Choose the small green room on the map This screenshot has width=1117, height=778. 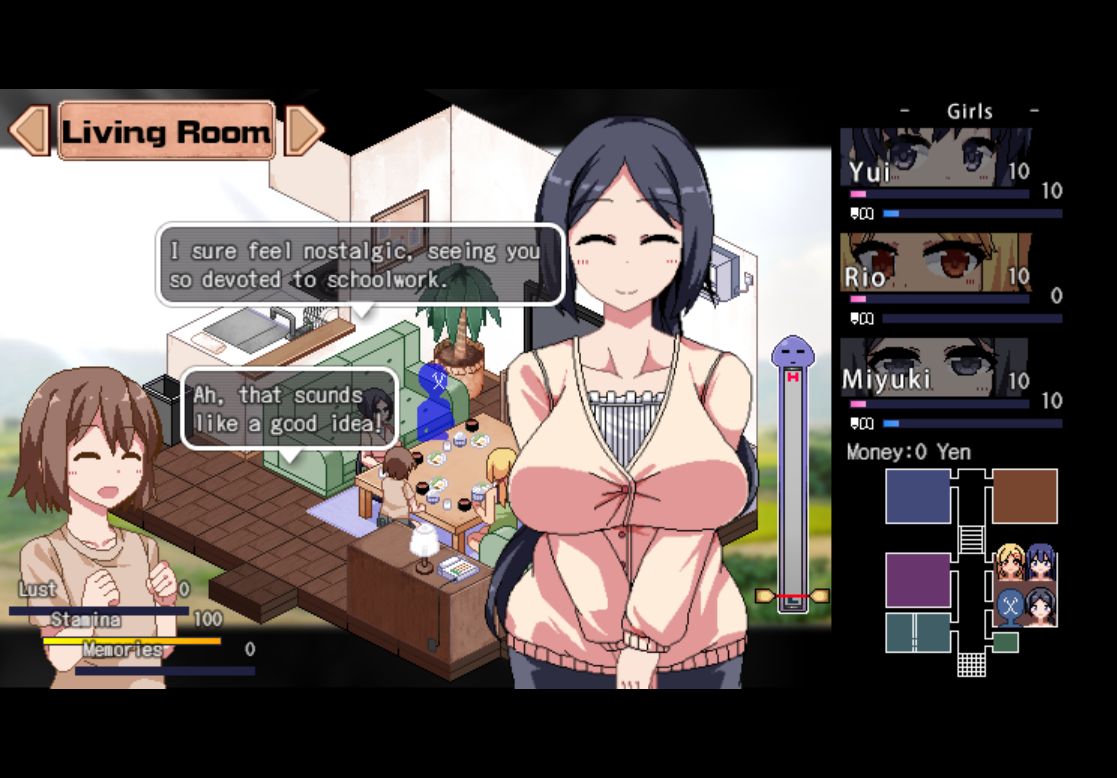click(1005, 642)
